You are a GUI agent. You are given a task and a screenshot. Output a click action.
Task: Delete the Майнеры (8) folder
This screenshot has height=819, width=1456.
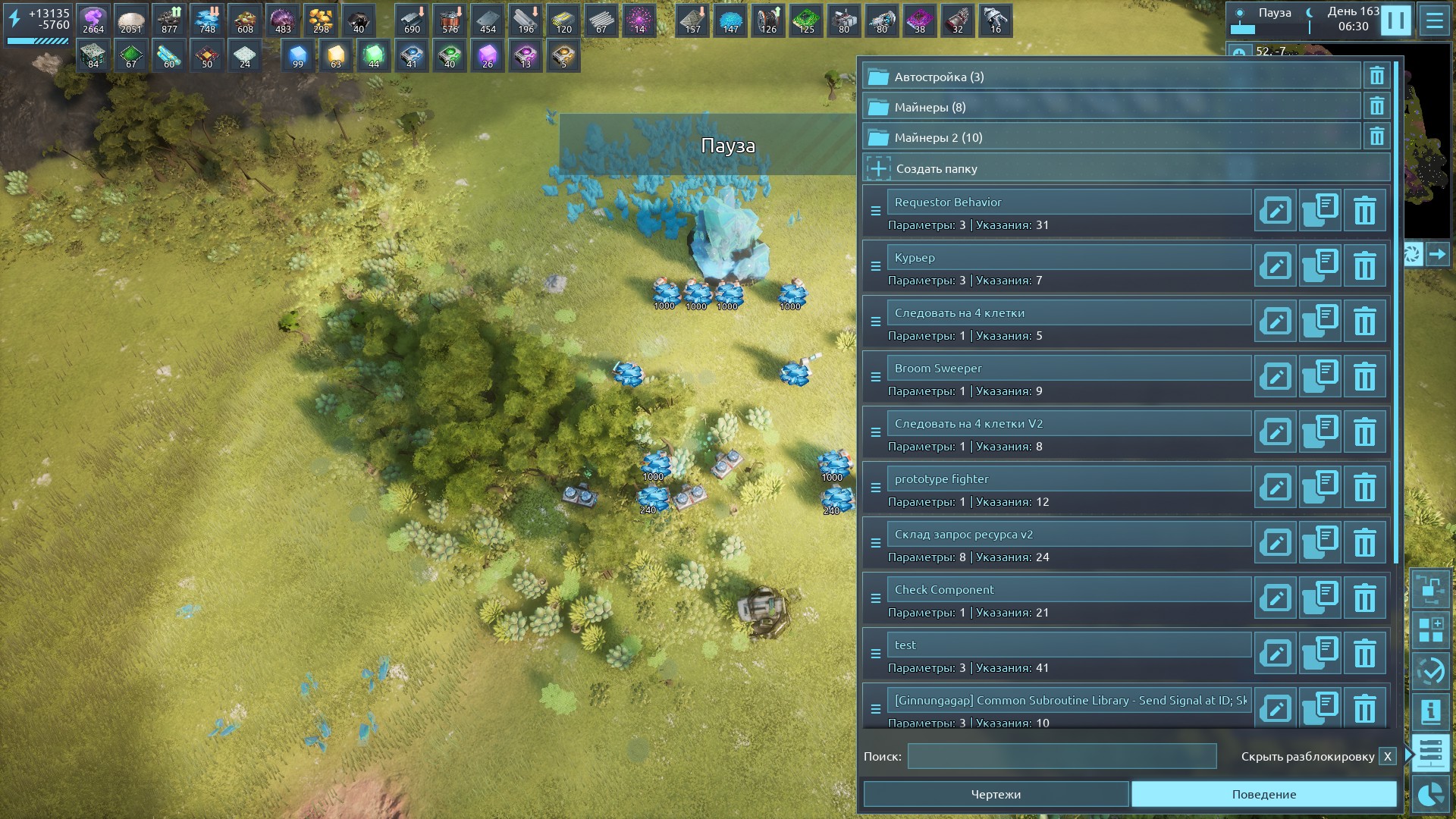click(1376, 107)
